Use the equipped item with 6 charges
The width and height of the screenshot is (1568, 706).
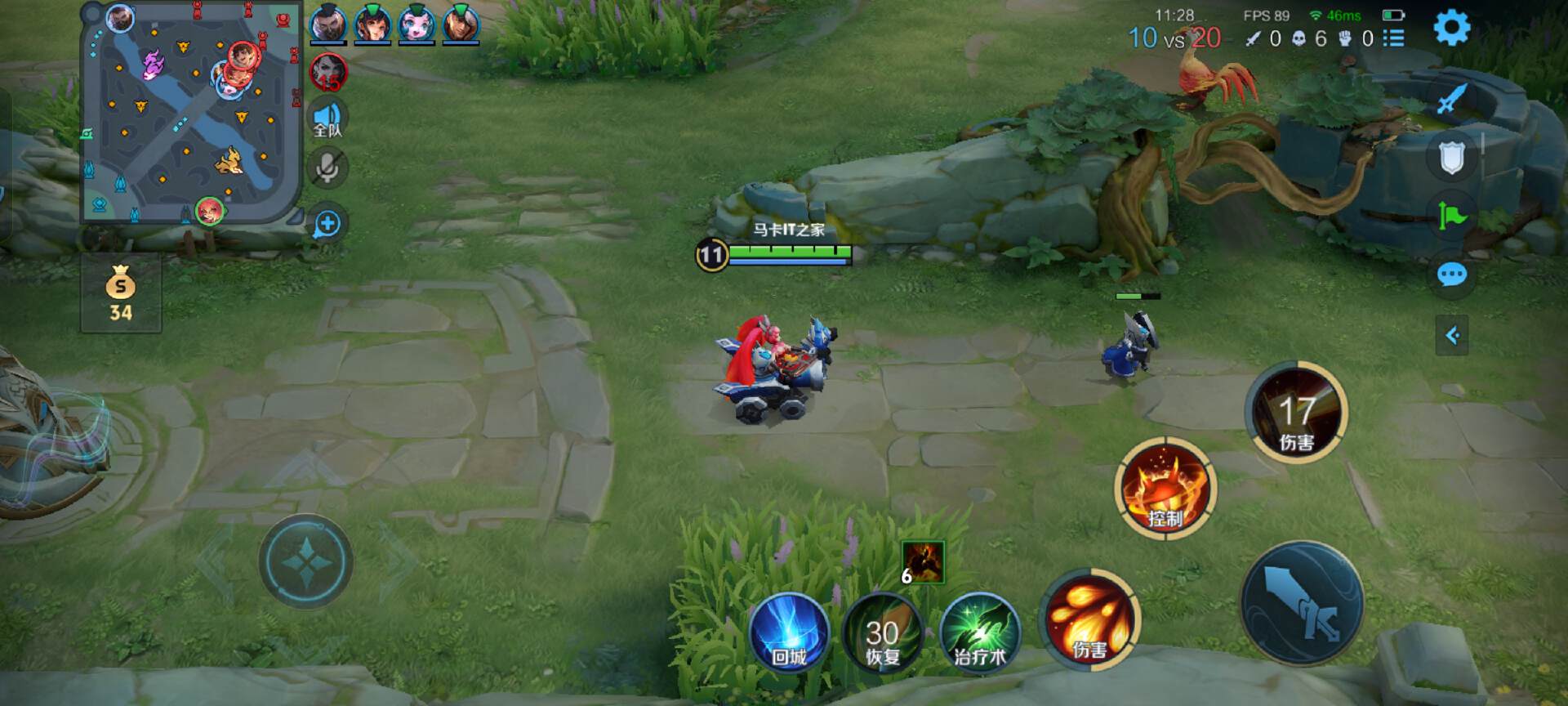[923, 563]
